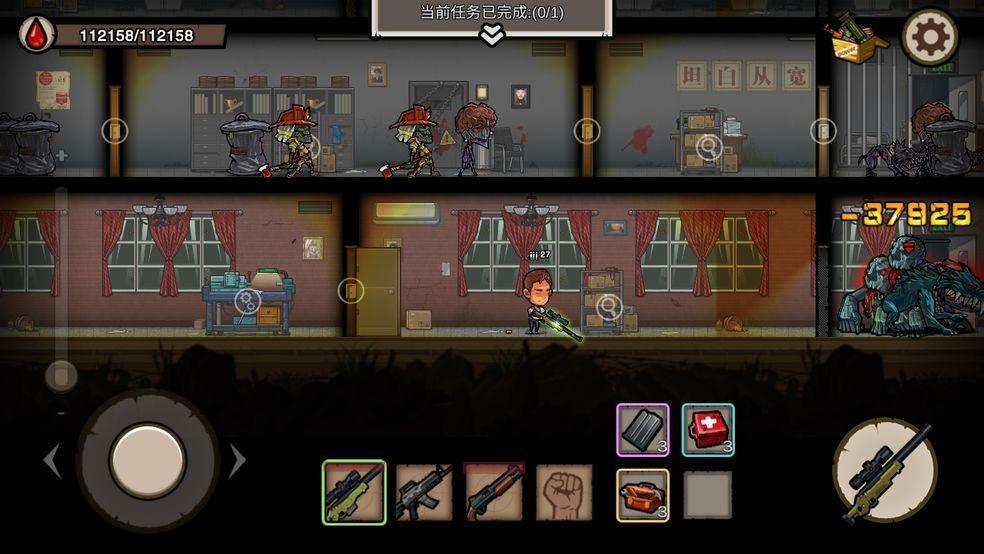This screenshot has width=984, height=554.
Task: Open the gear settings menu
Action: point(930,38)
